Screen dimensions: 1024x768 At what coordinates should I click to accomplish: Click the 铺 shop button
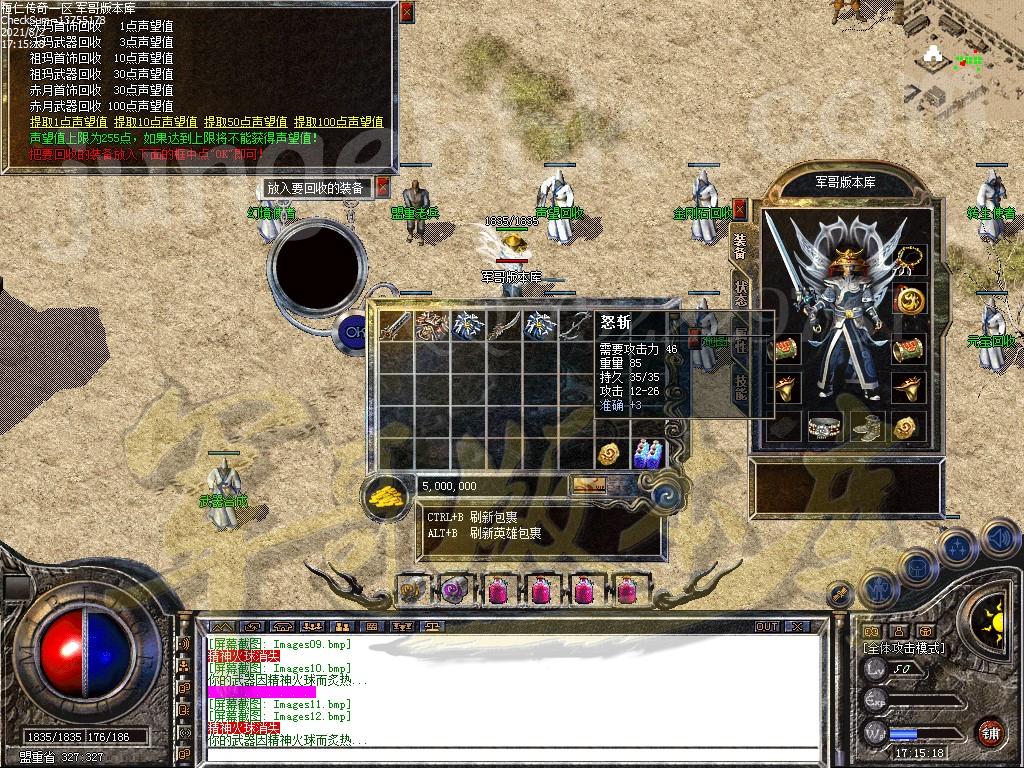click(989, 732)
